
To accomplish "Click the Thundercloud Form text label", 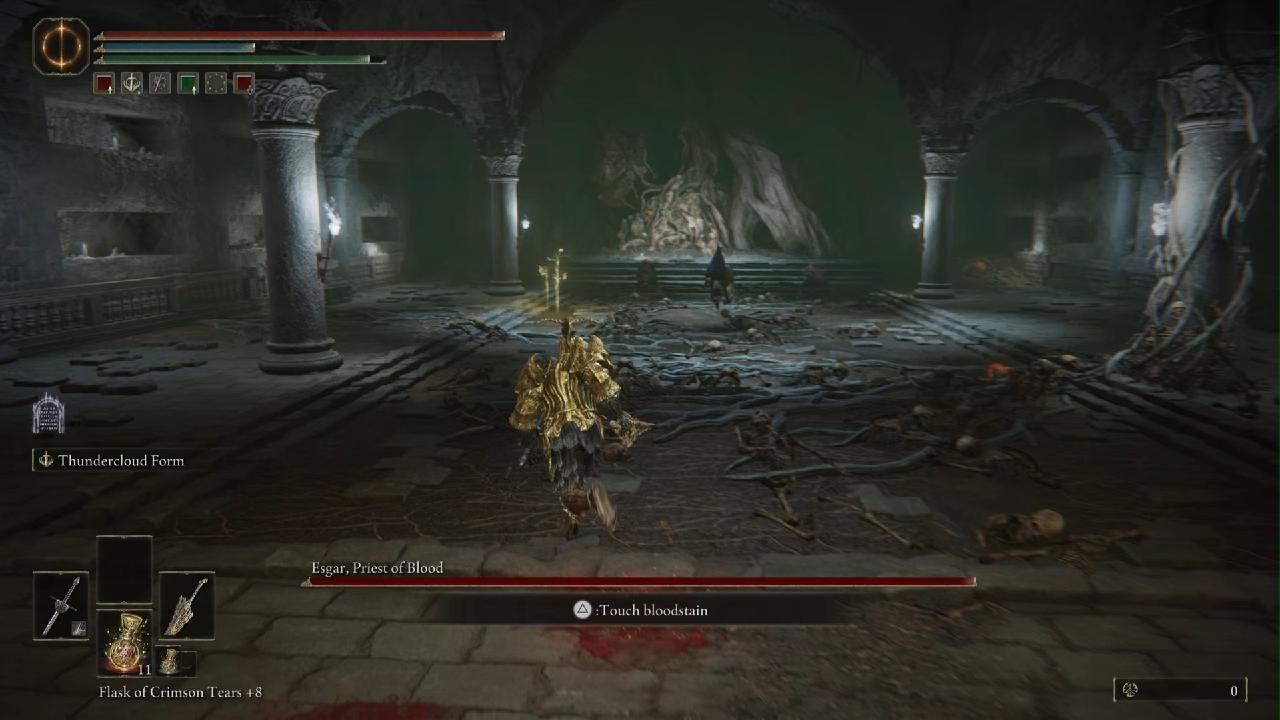I will point(121,462).
